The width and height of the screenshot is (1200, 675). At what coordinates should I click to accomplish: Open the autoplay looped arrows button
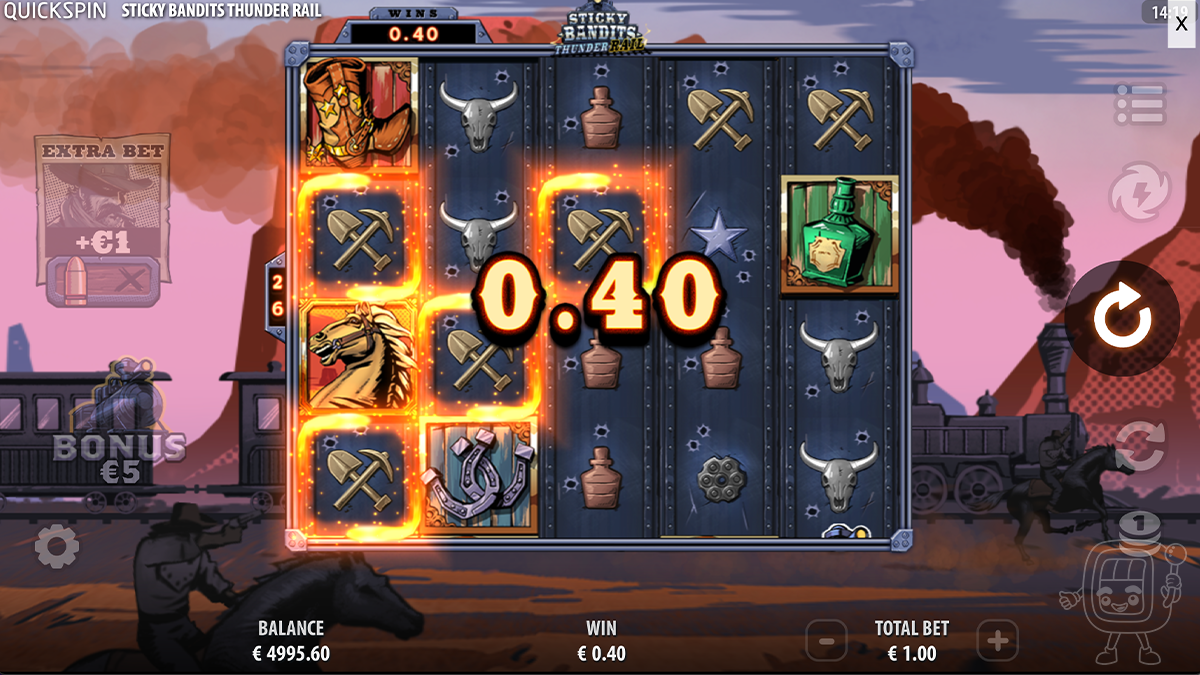pyautogui.click(x=1140, y=447)
